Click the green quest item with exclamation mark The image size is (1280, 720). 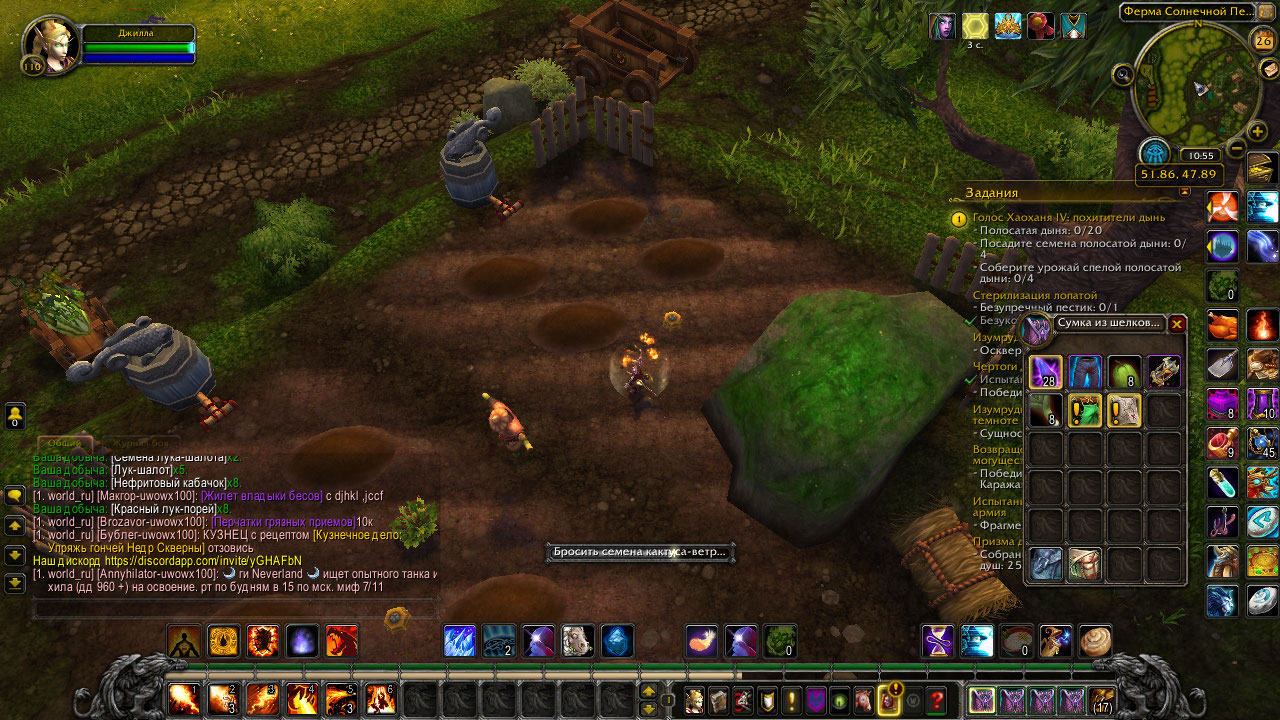(x=1085, y=410)
